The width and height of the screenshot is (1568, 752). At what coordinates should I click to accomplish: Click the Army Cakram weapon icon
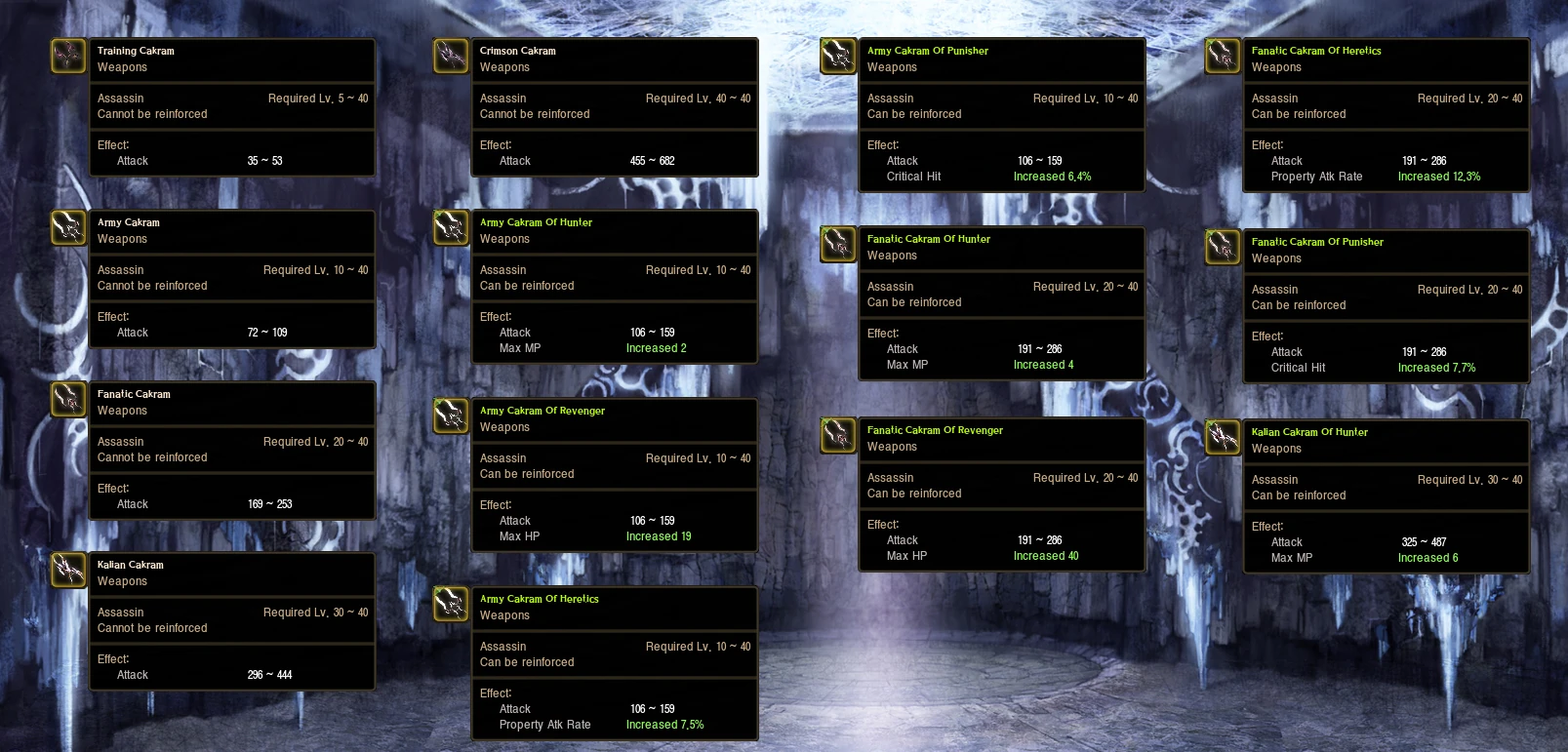click(67, 227)
